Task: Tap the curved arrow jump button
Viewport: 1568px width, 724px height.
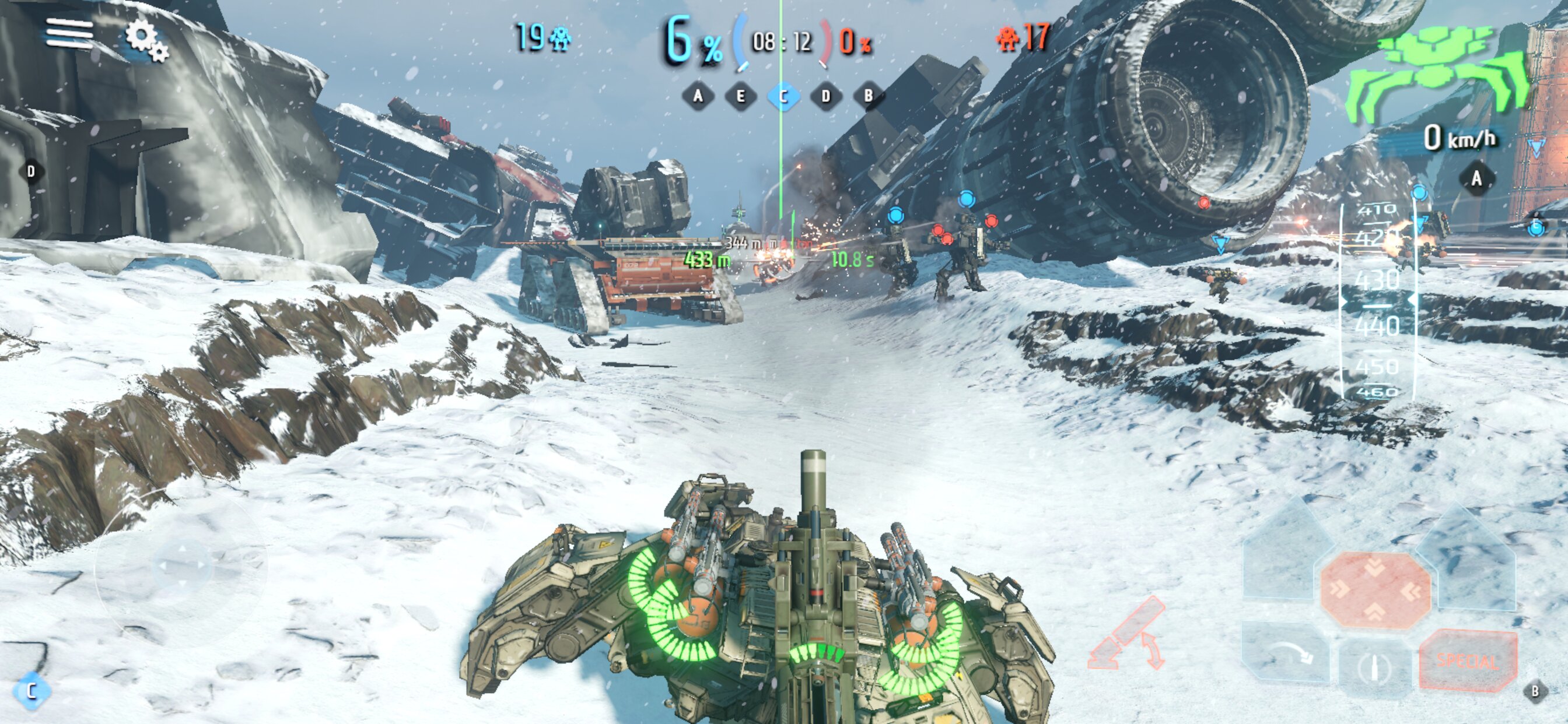Action: [x=1287, y=653]
